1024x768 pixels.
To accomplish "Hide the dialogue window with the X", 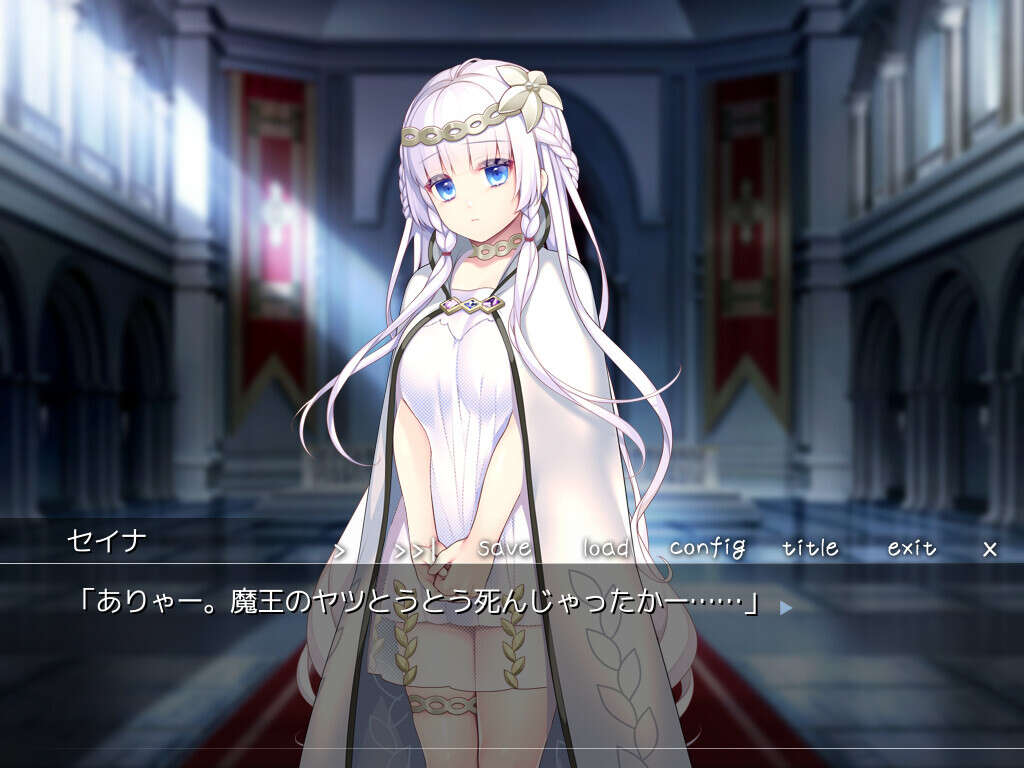I will 990,548.
